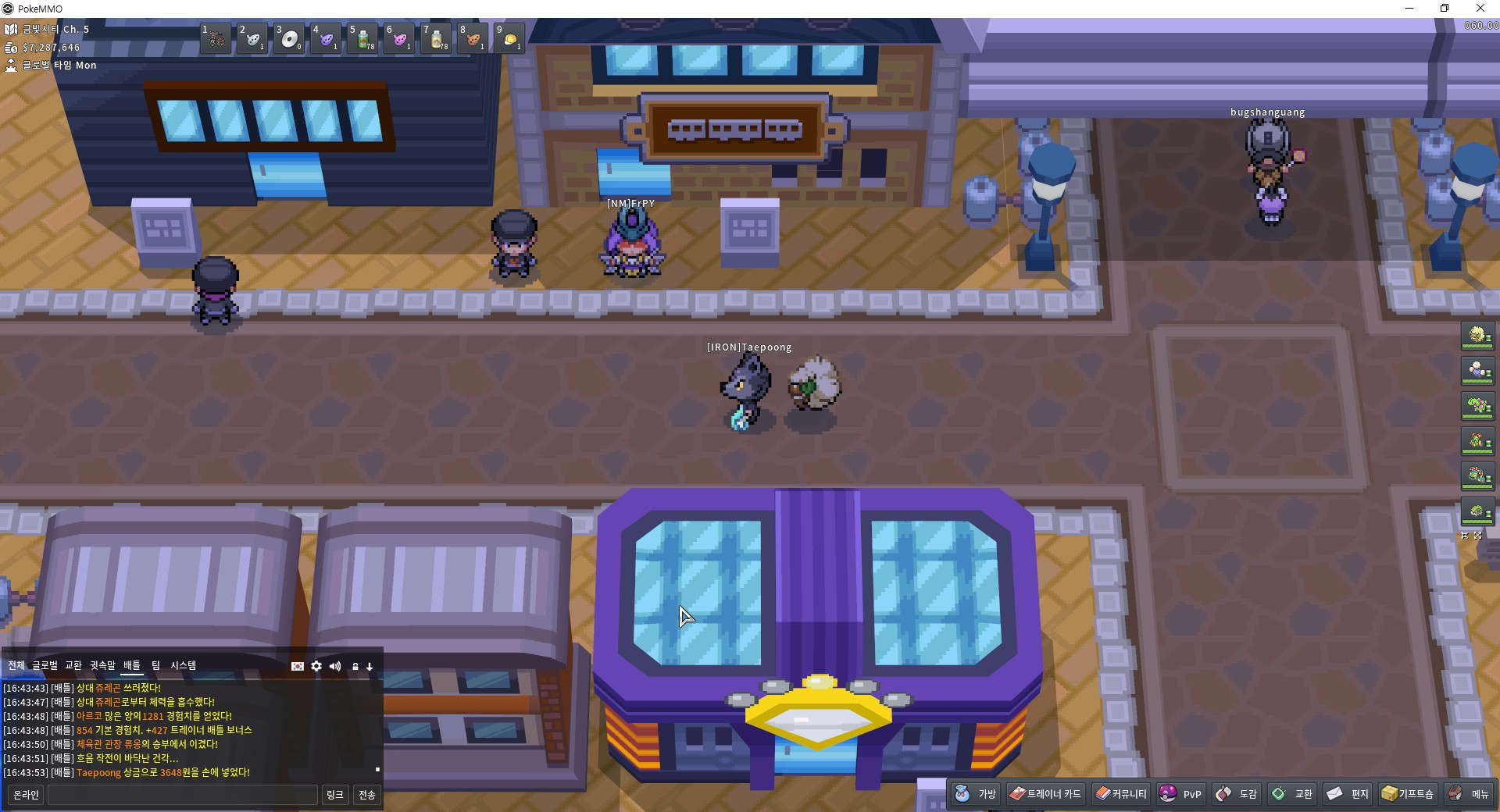
Task: Switch chat to the 시스템 tab
Action: (184, 665)
